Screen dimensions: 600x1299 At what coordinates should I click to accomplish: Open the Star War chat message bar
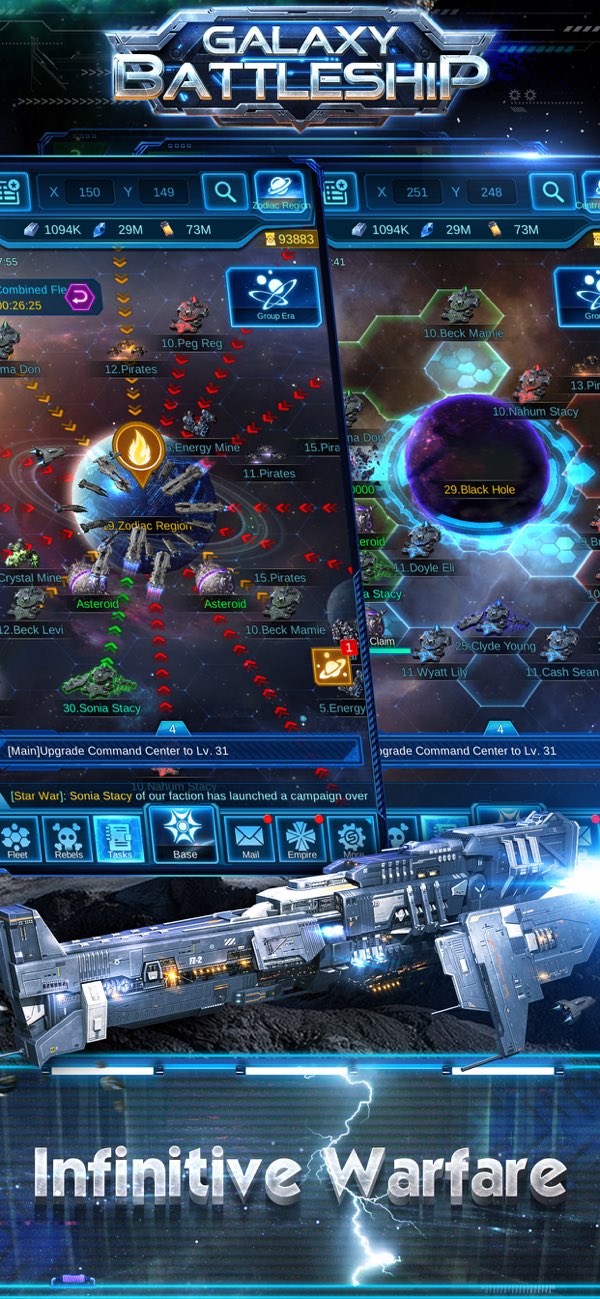[x=188, y=796]
